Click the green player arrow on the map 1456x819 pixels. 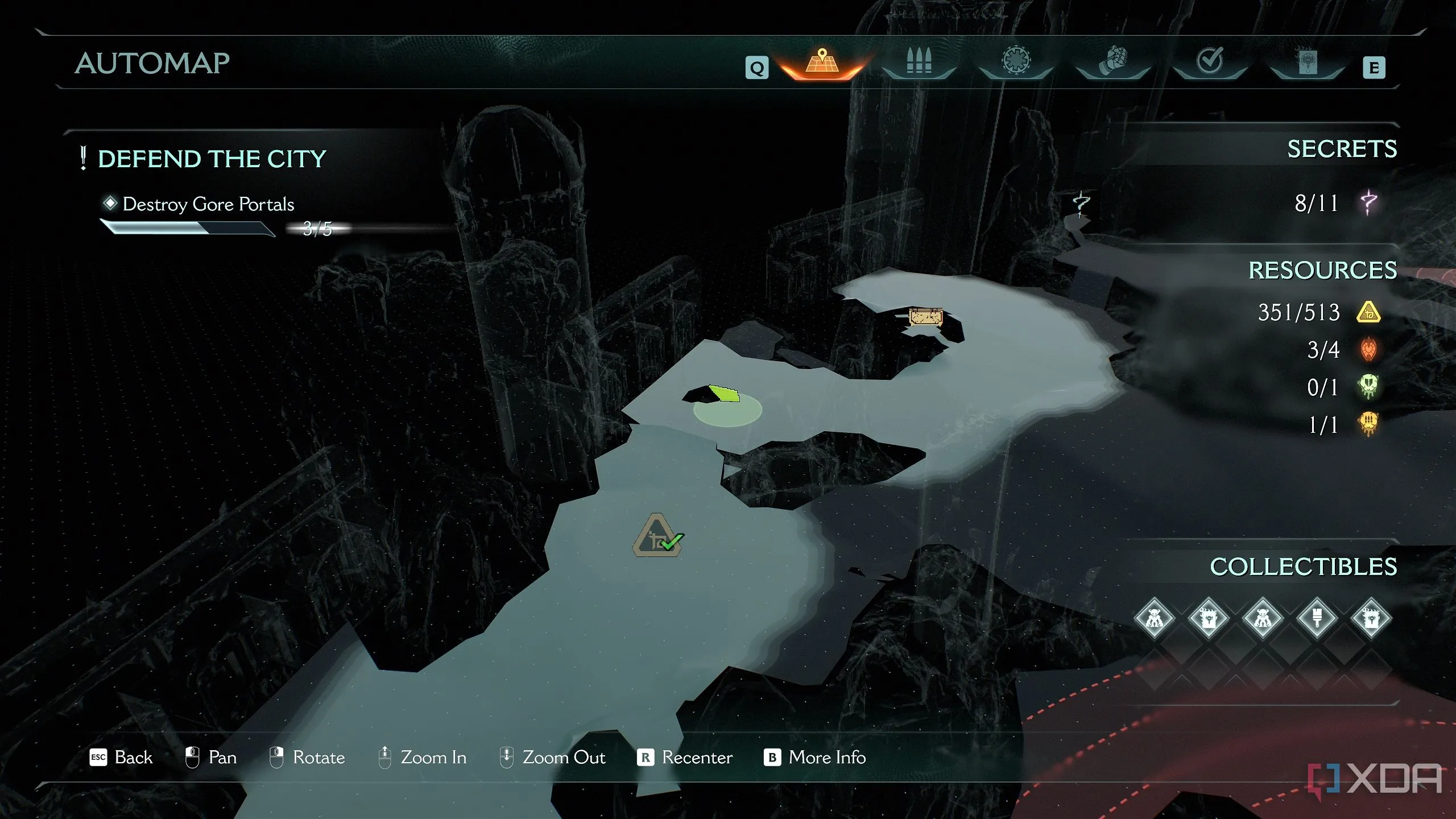724,393
